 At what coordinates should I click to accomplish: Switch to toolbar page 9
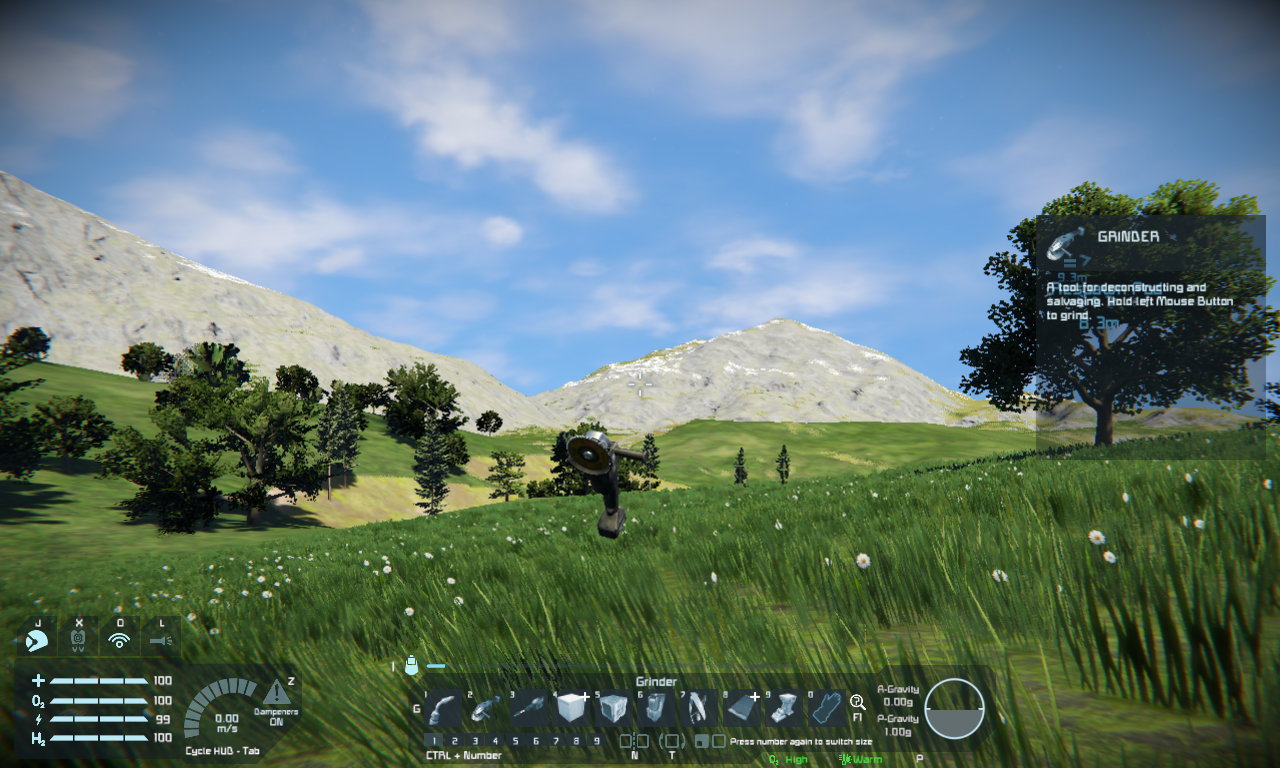click(x=597, y=741)
